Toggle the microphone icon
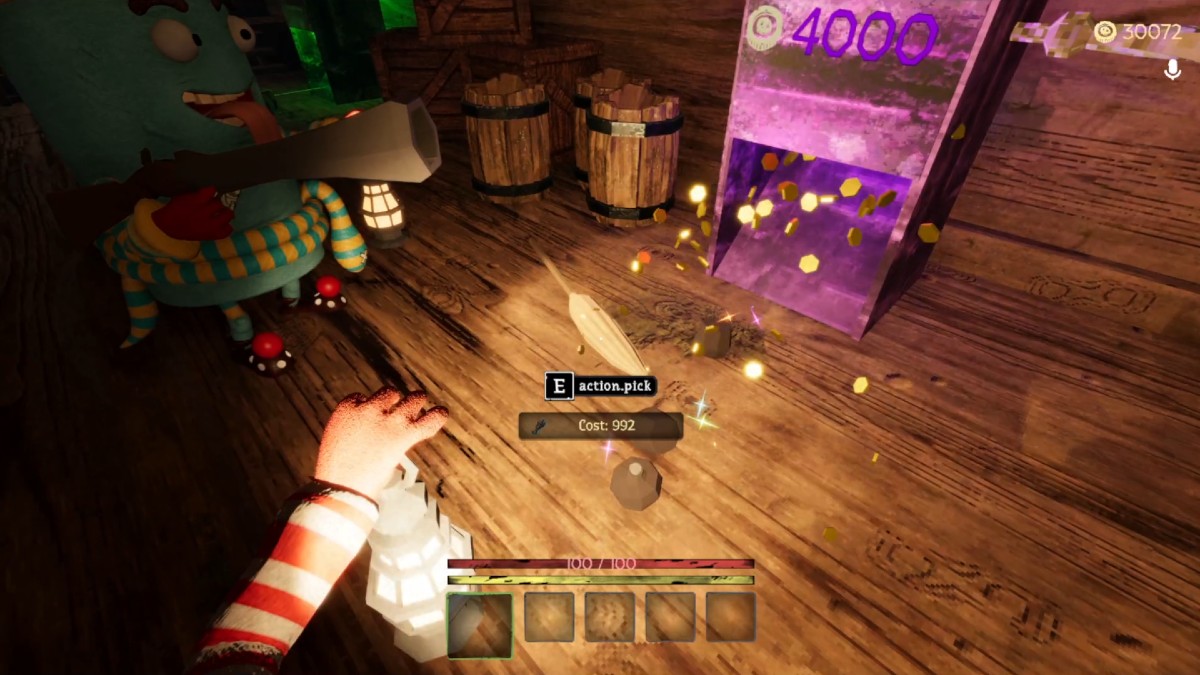The width and height of the screenshot is (1200, 675). click(x=1173, y=69)
